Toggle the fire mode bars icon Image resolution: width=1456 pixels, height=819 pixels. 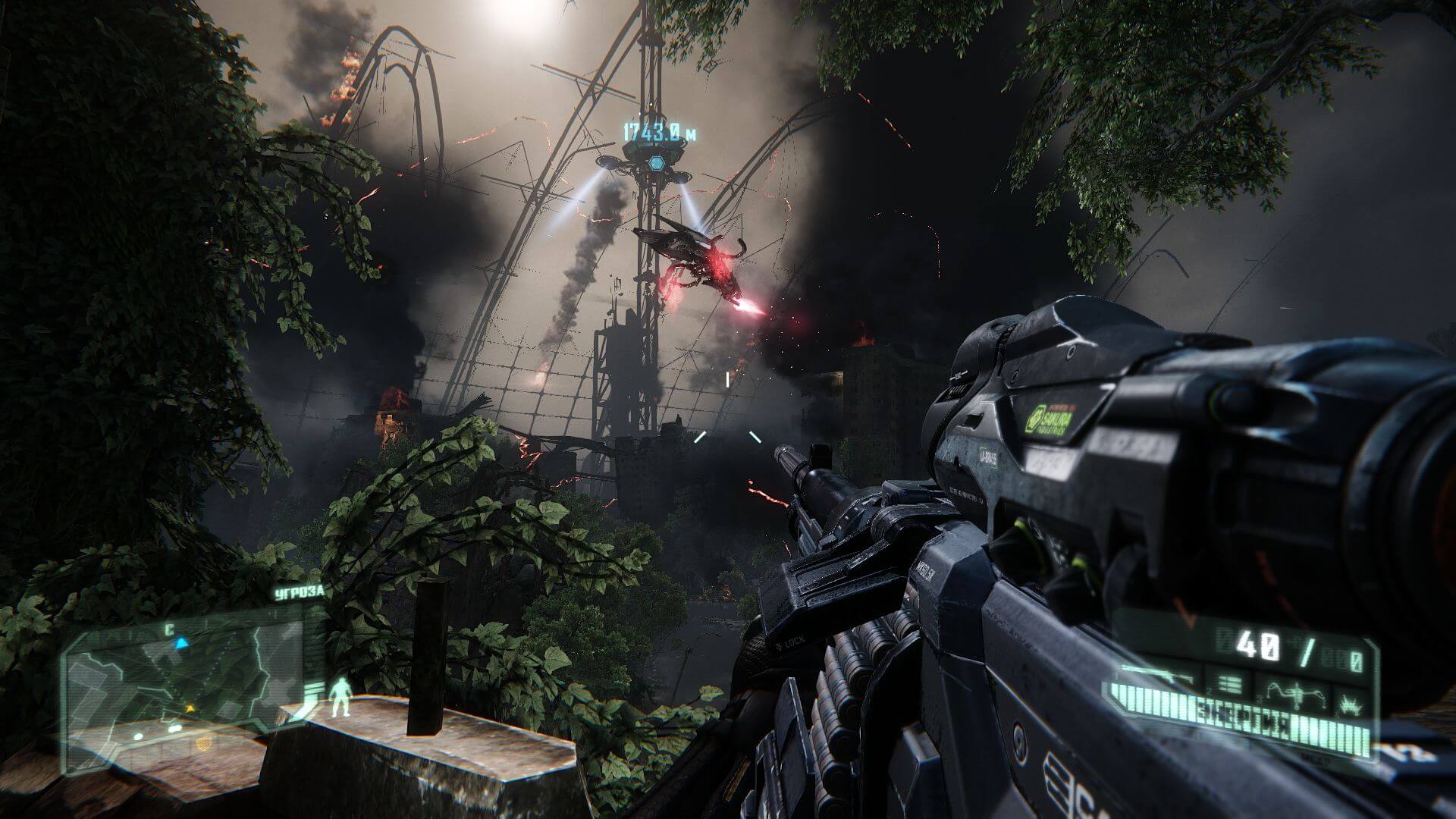point(1230,685)
